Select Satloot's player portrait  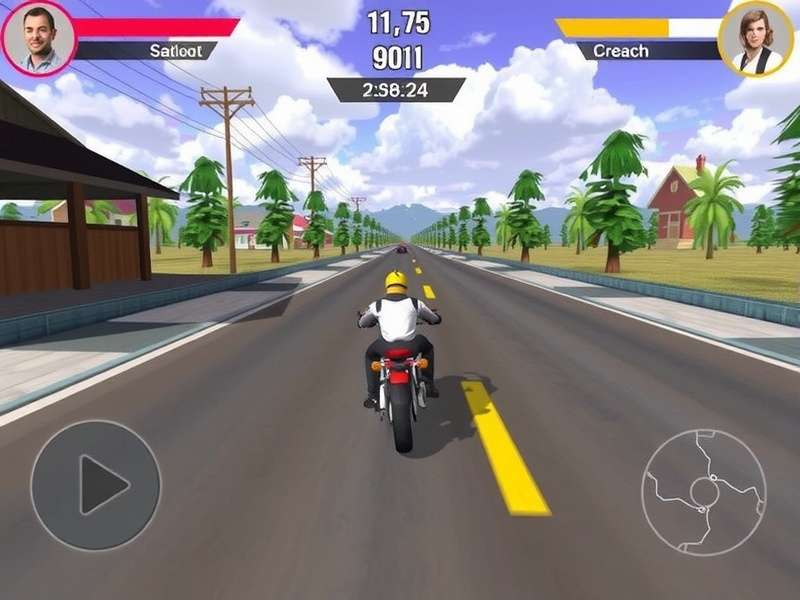click(x=37, y=38)
